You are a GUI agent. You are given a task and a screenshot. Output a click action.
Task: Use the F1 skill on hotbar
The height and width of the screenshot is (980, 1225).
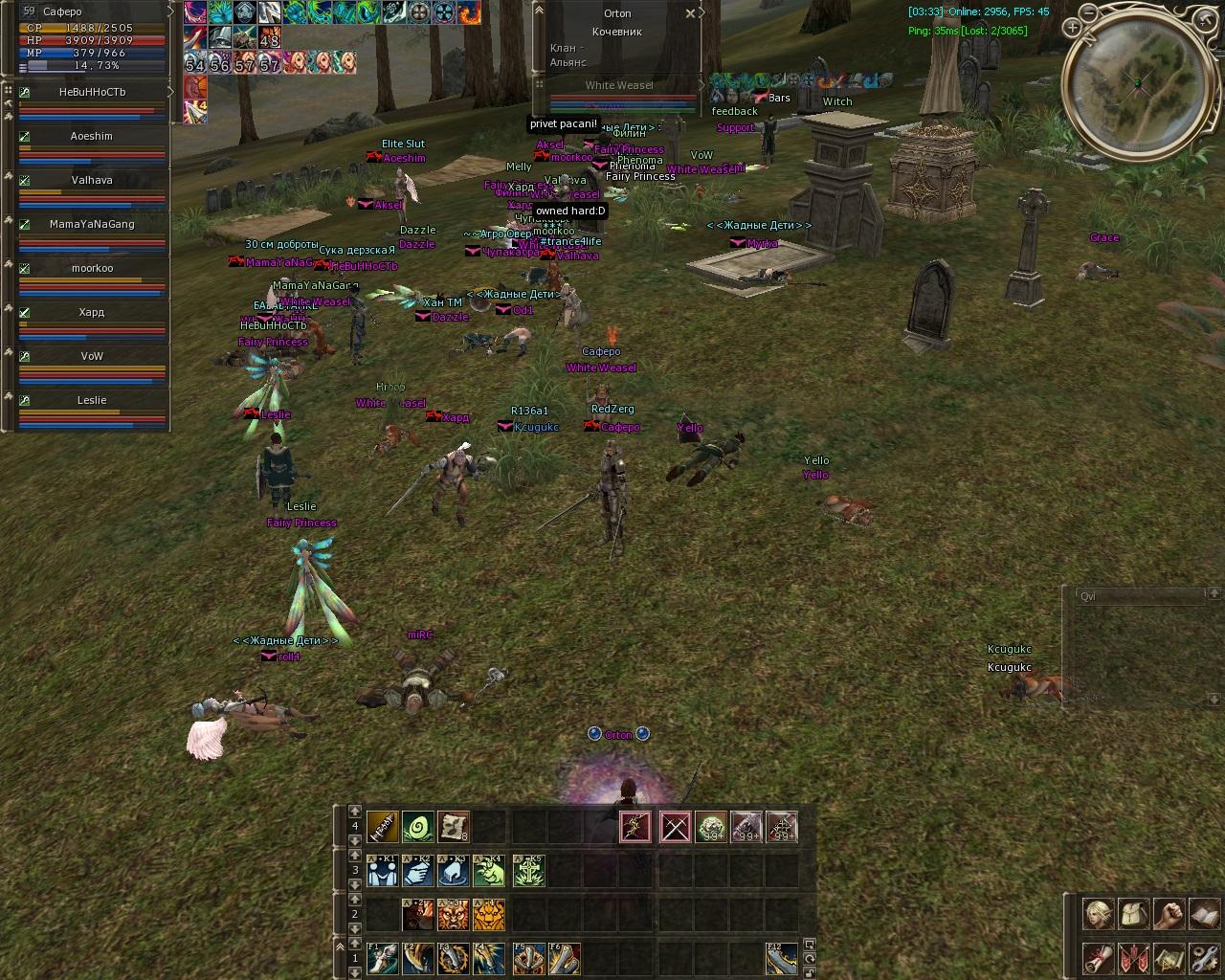tap(382, 958)
